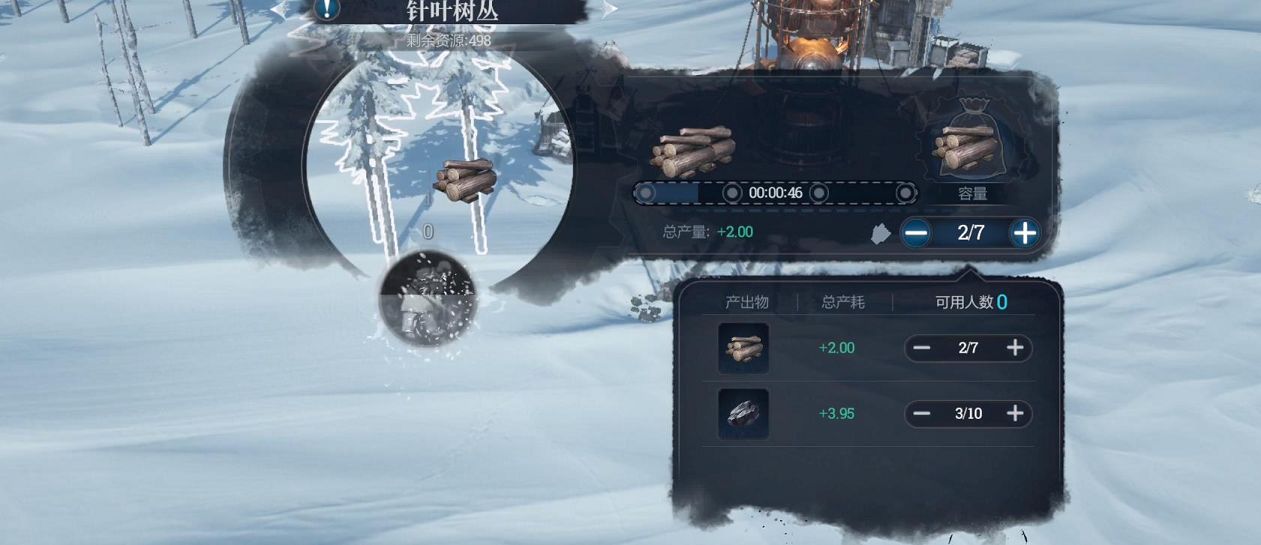
Task: Add a worker to the wood row
Action: tap(1015, 348)
